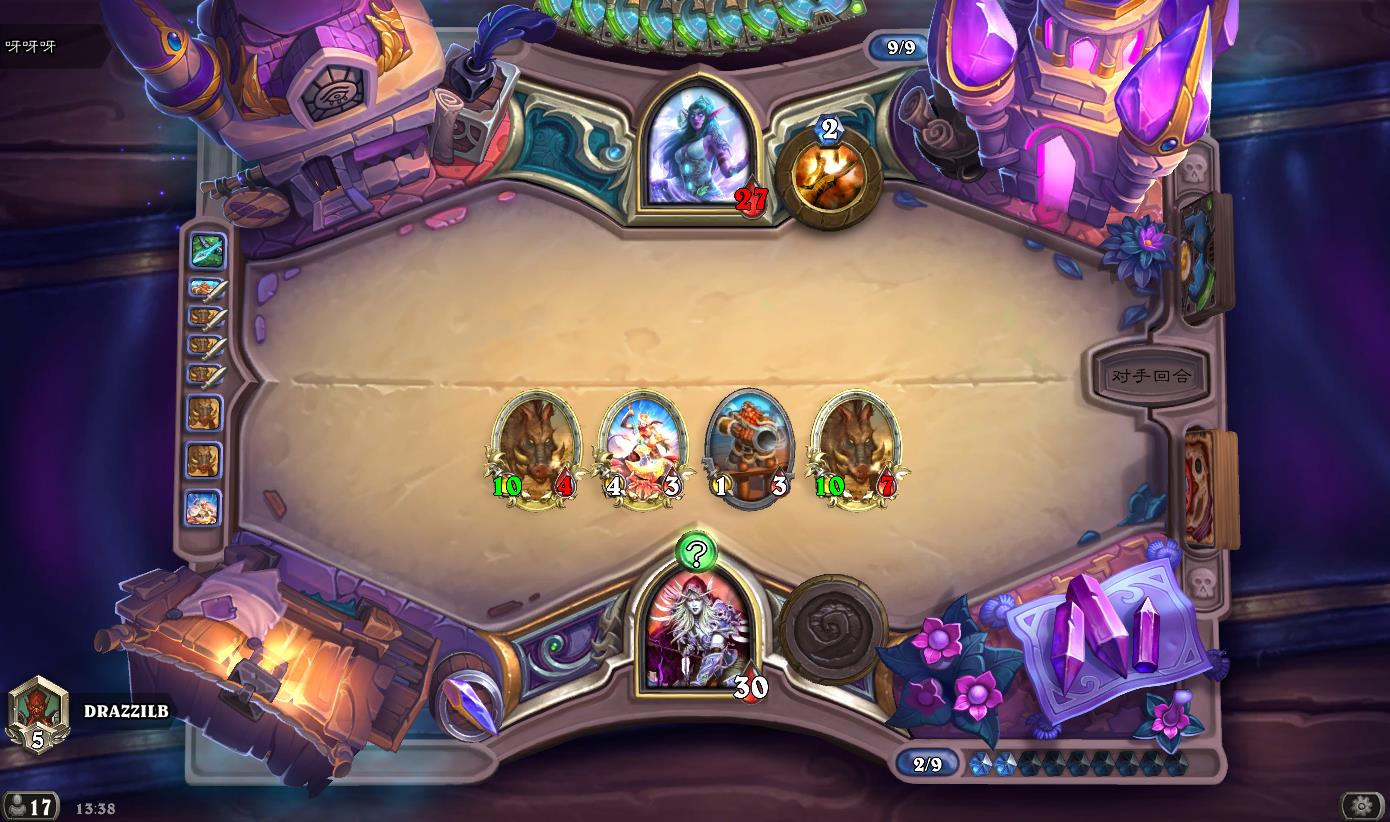Click your used hero power button

click(832, 626)
